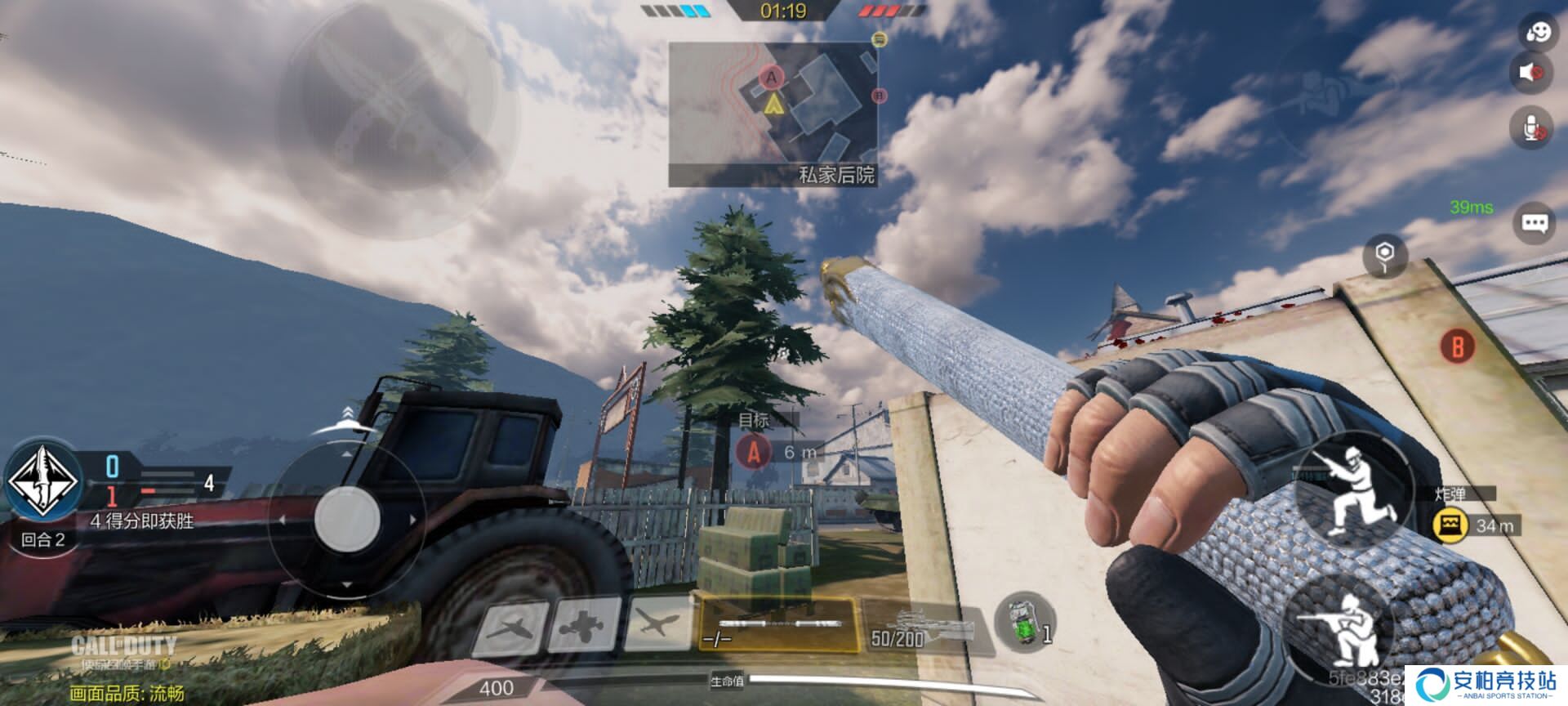
Task: Activate the operator skill diamond icon
Action: coord(43,481)
